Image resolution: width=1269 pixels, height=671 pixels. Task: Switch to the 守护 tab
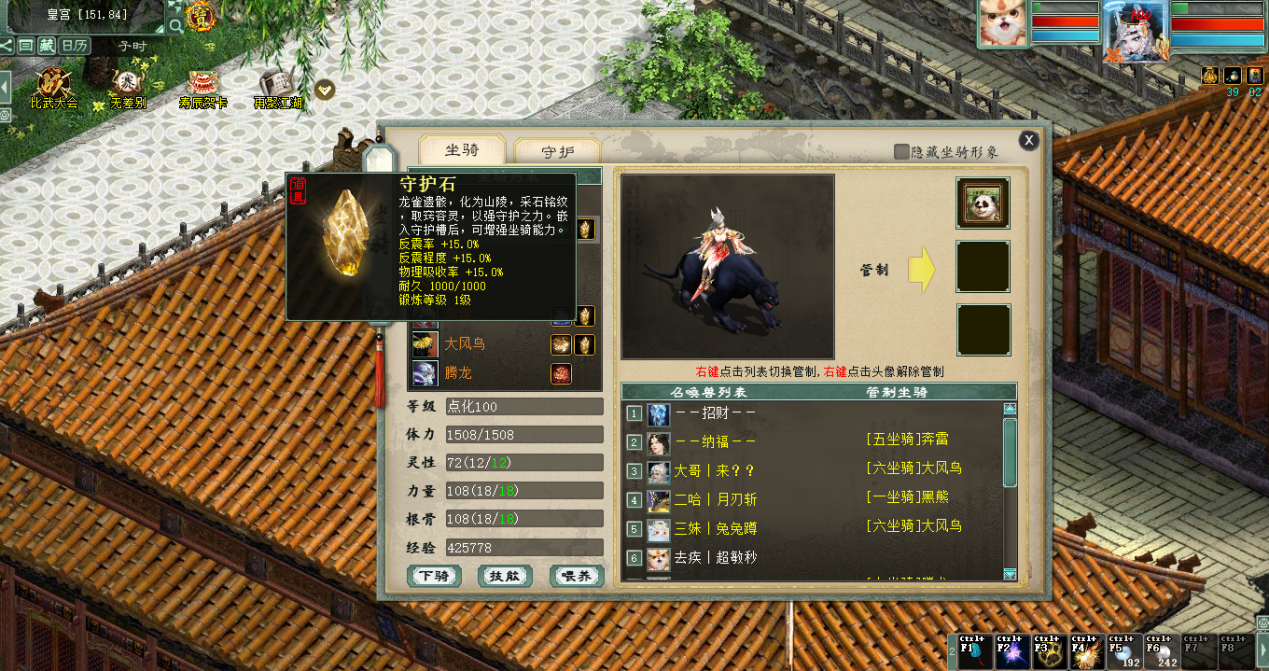pyautogui.click(x=557, y=152)
